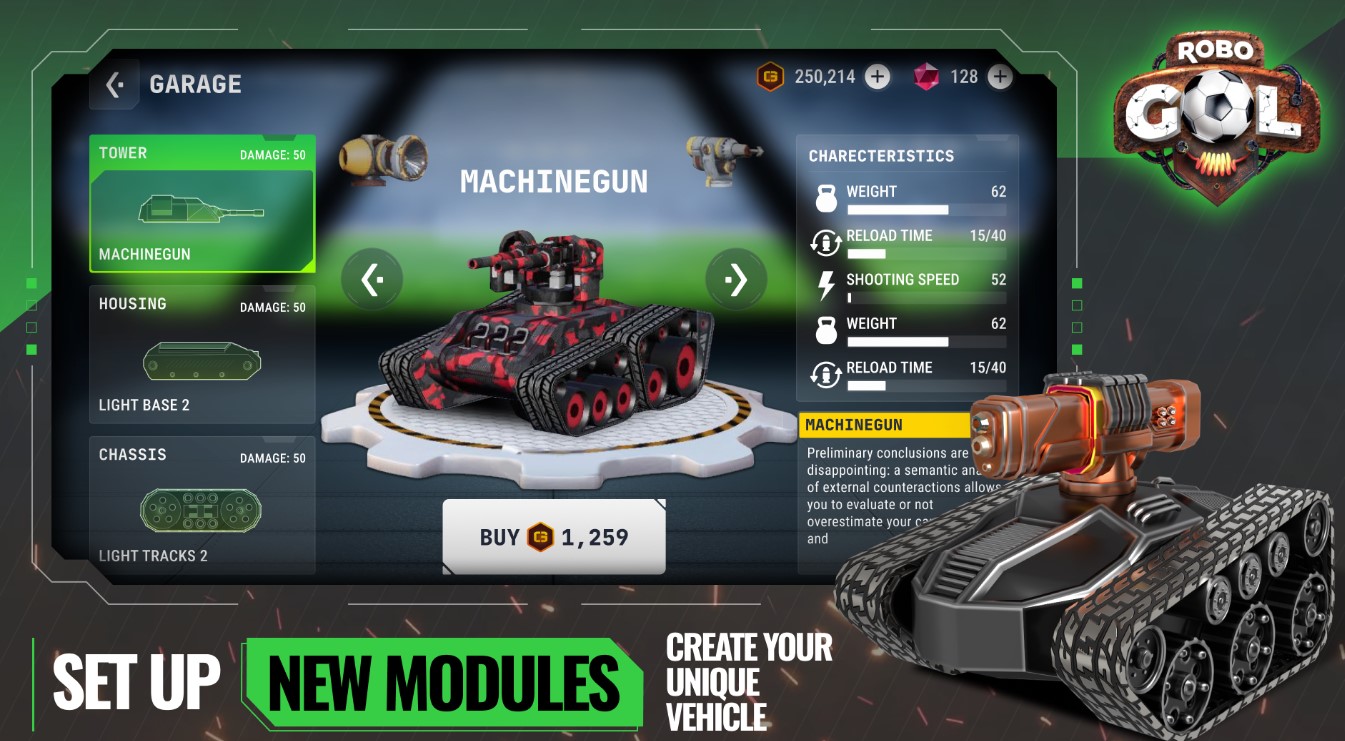Add more red gems with plus button
Viewport: 1345px width, 741px height.
coord(1000,77)
